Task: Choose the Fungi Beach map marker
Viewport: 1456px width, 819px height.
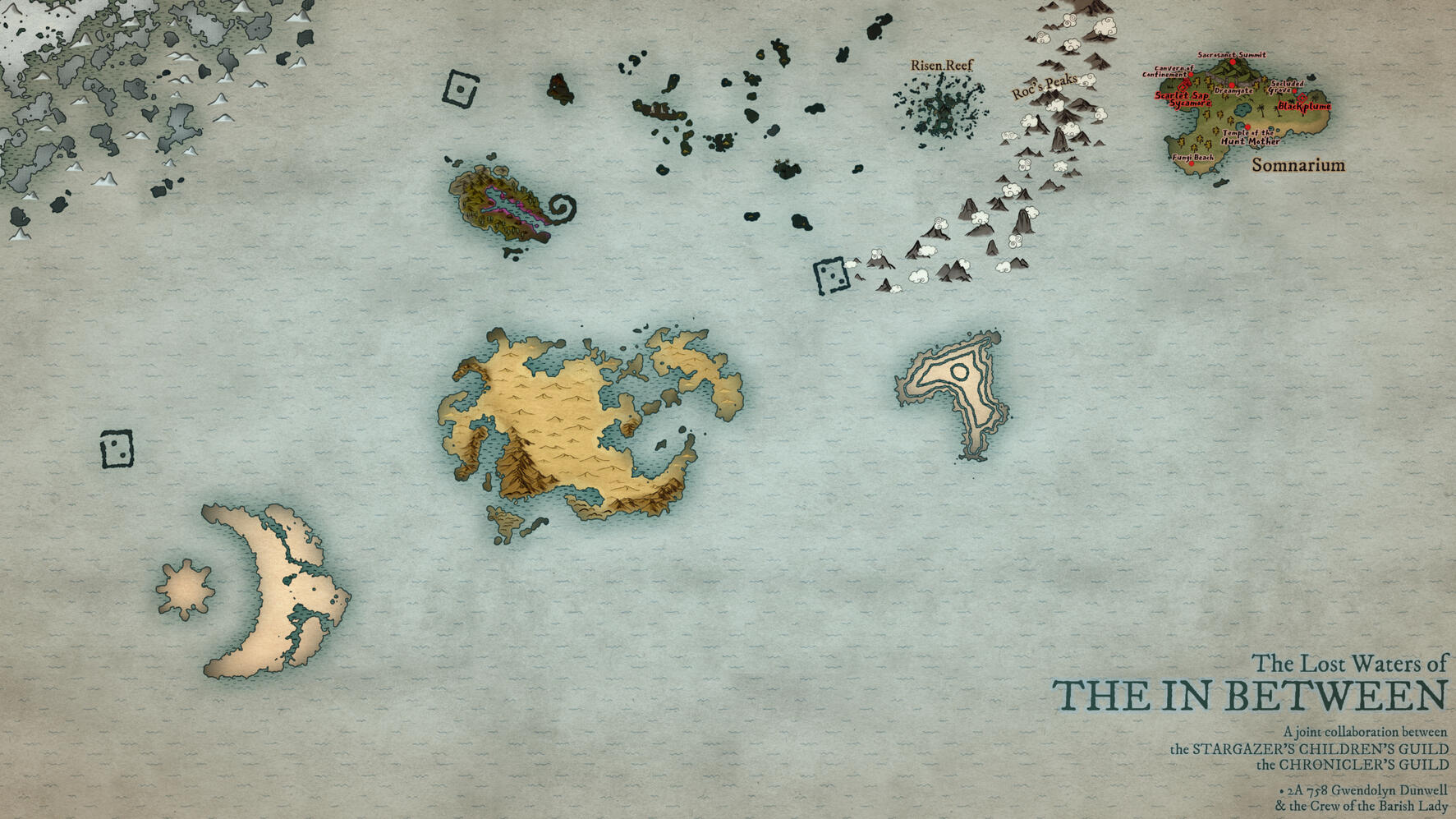Action: 1192,163
